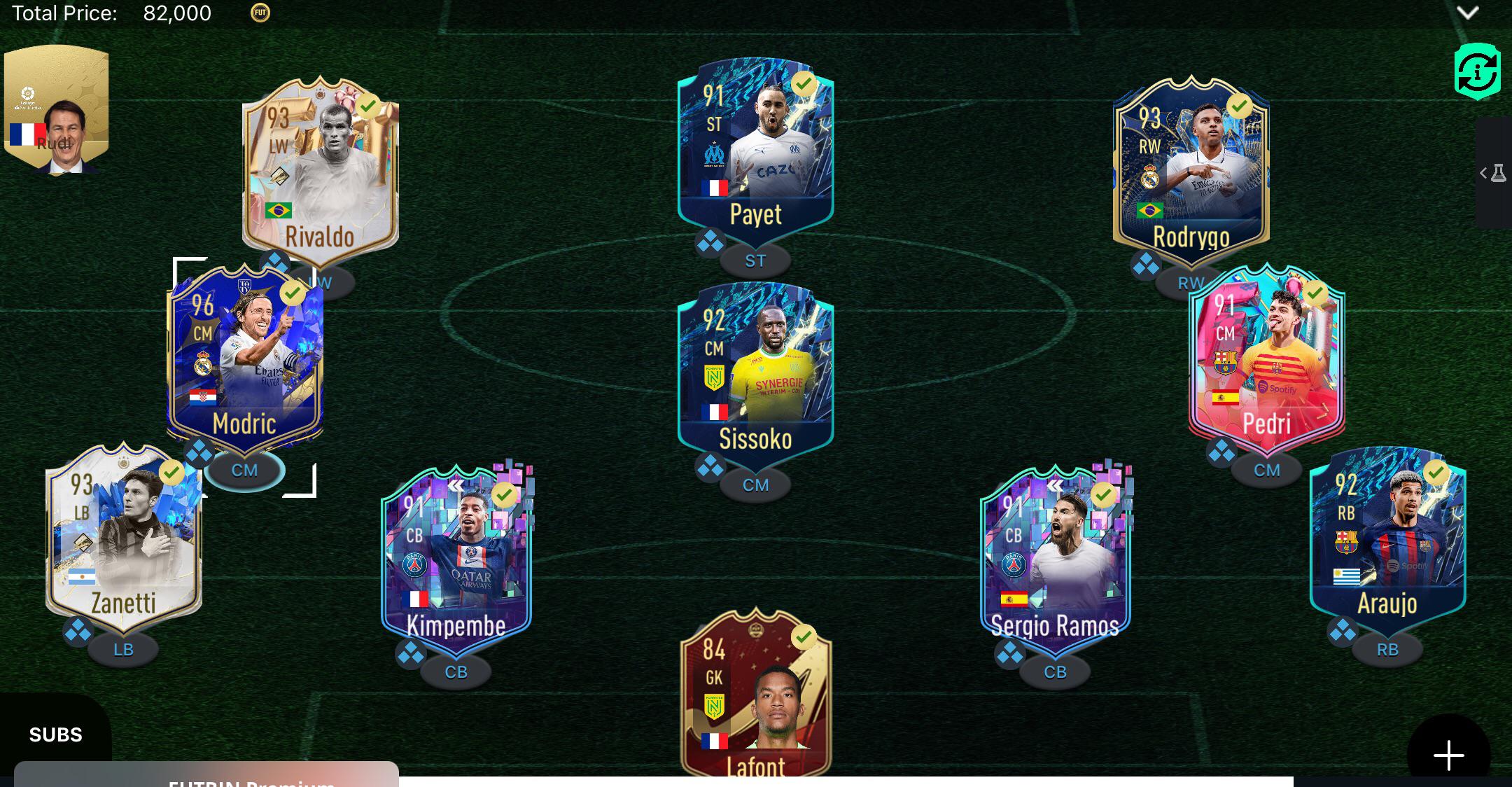Click manager Rudi Garcia's card
Image resolution: width=1512 pixels, height=787 pixels.
pos(56,104)
